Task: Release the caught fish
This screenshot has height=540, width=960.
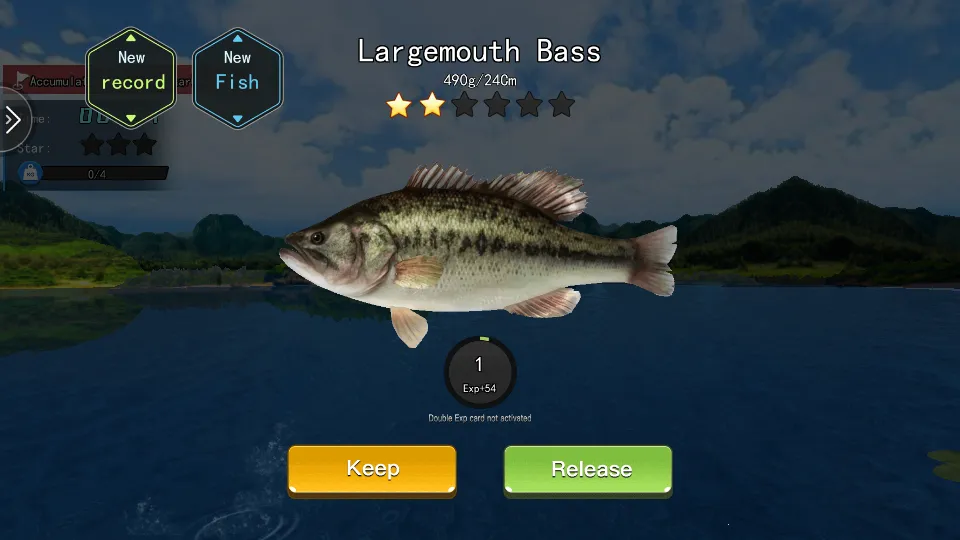Action: pyautogui.click(x=588, y=469)
